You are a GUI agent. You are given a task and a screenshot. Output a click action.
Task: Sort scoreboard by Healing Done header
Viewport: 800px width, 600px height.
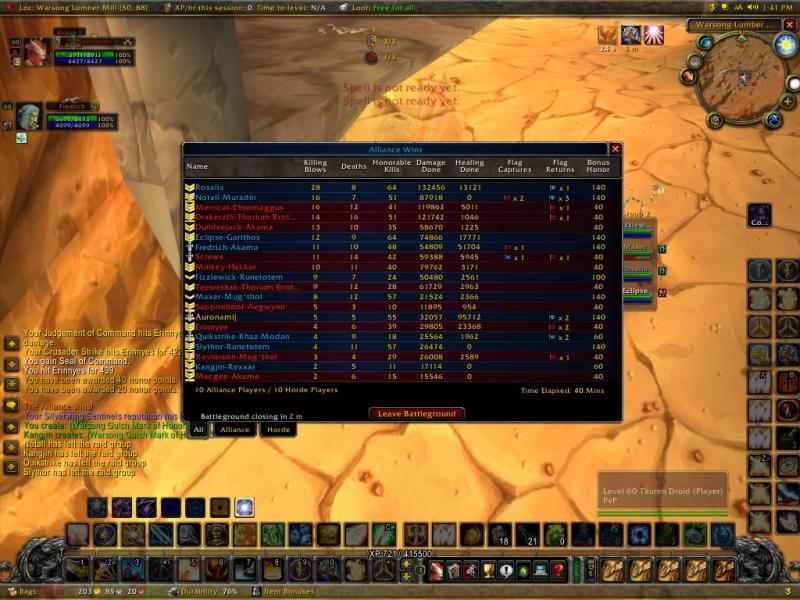pyautogui.click(x=469, y=166)
